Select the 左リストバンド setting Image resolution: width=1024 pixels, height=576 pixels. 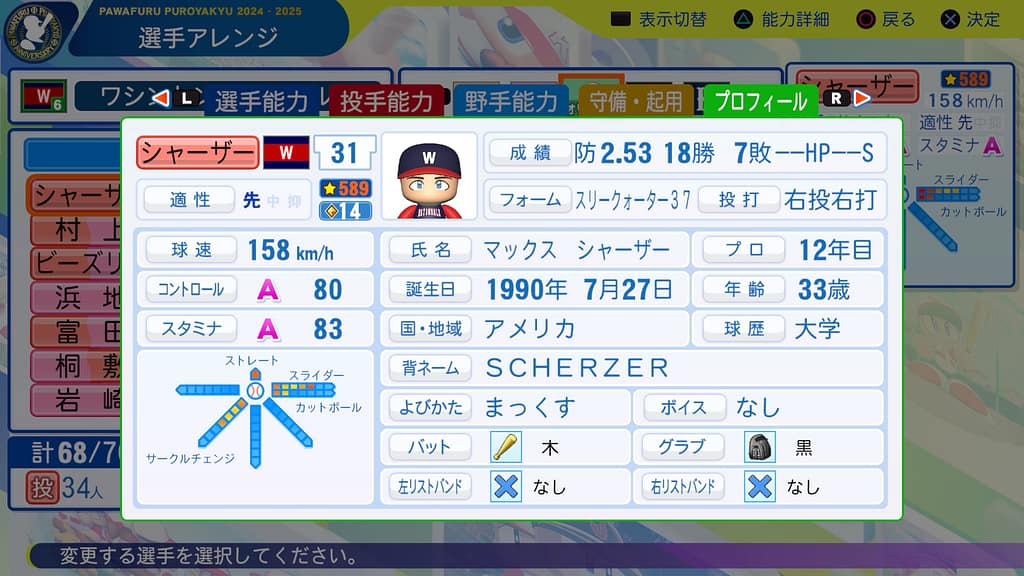point(506,486)
